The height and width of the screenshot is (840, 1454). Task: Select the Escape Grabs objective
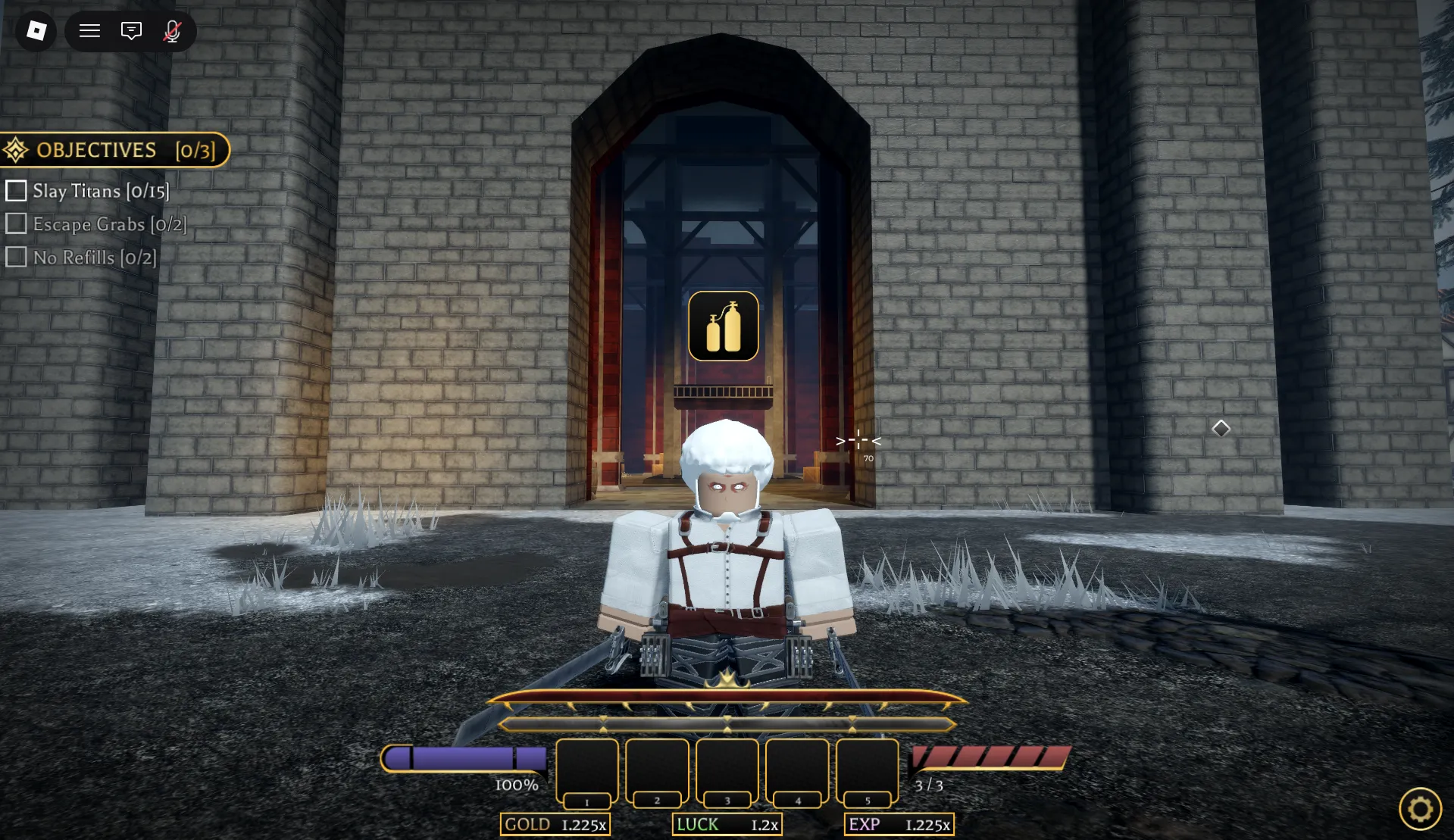96,224
